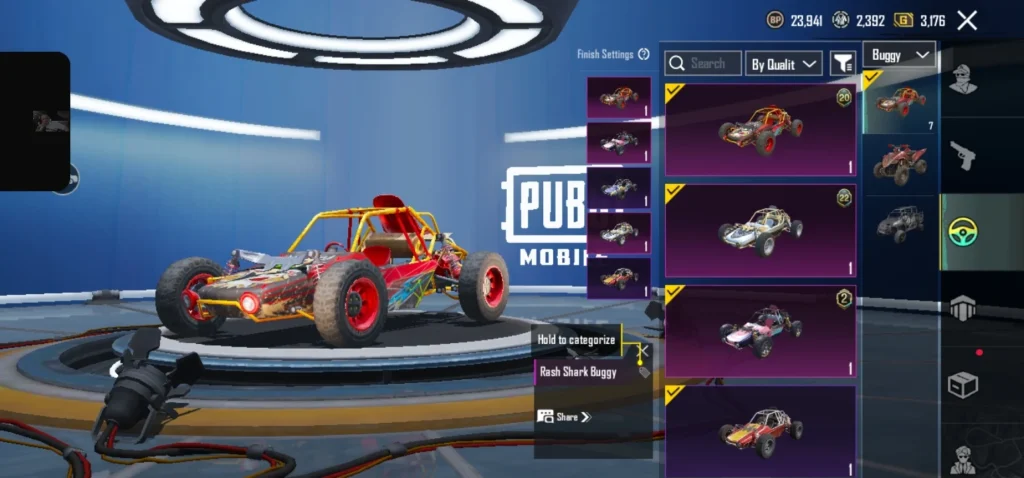
Task: Open the parachute backpack tab
Action: click(x=963, y=308)
